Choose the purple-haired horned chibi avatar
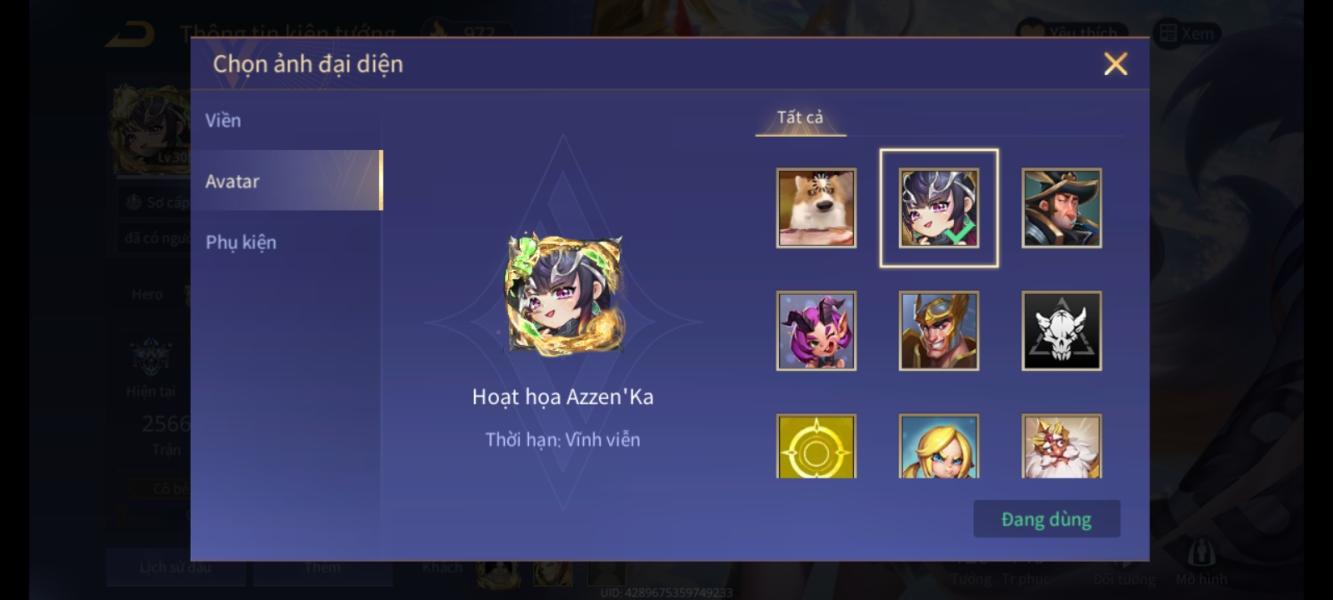1333x600 pixels. coord(816,331)
